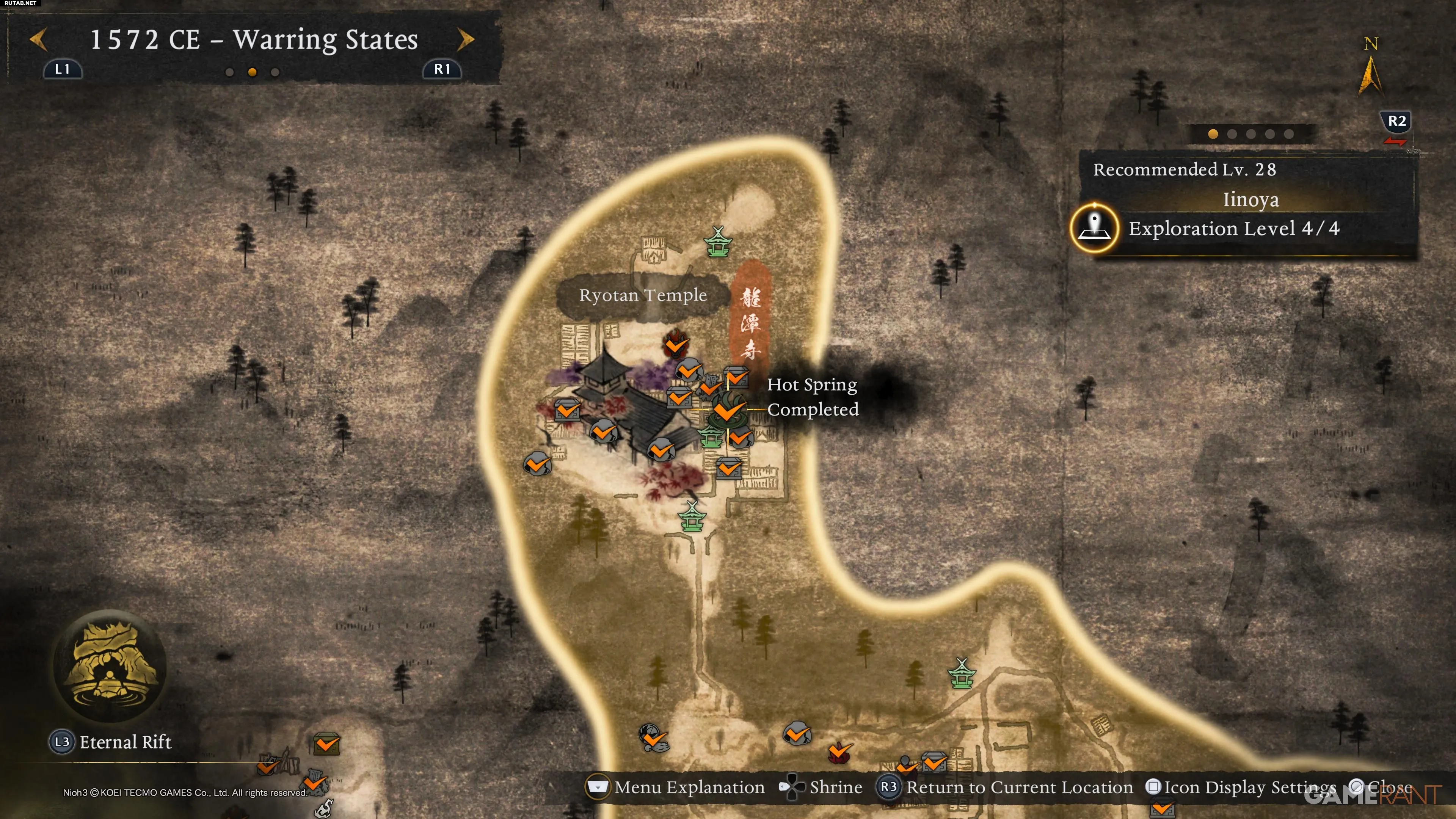Select the Iinoya region pin icon

pyautogui.click(x=1095, y=228)
